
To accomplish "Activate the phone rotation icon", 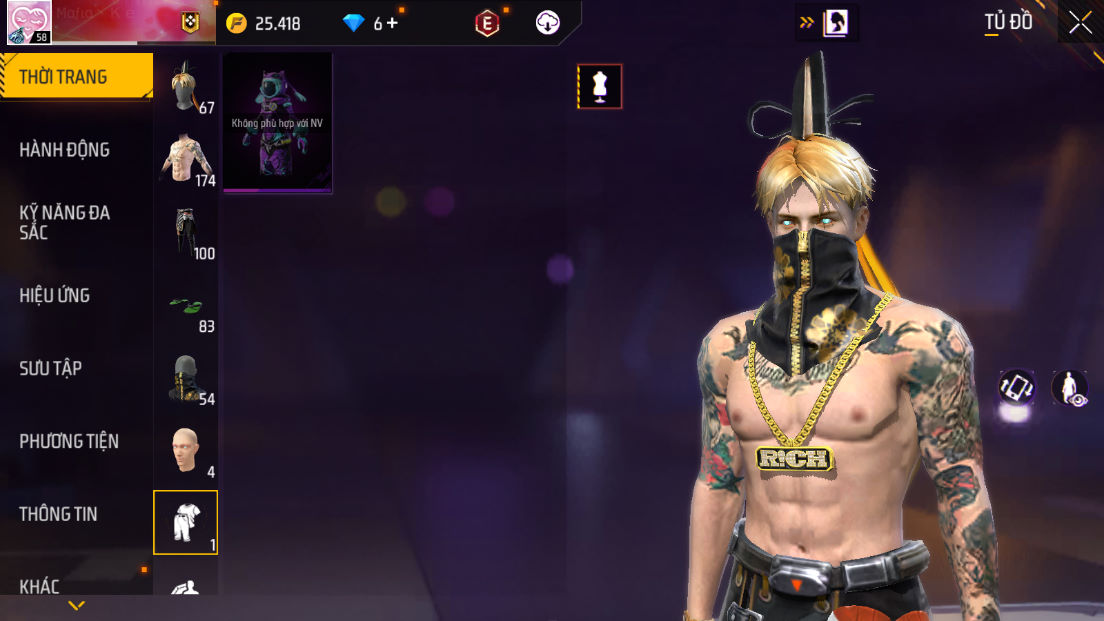I will tap(1017, 388).
